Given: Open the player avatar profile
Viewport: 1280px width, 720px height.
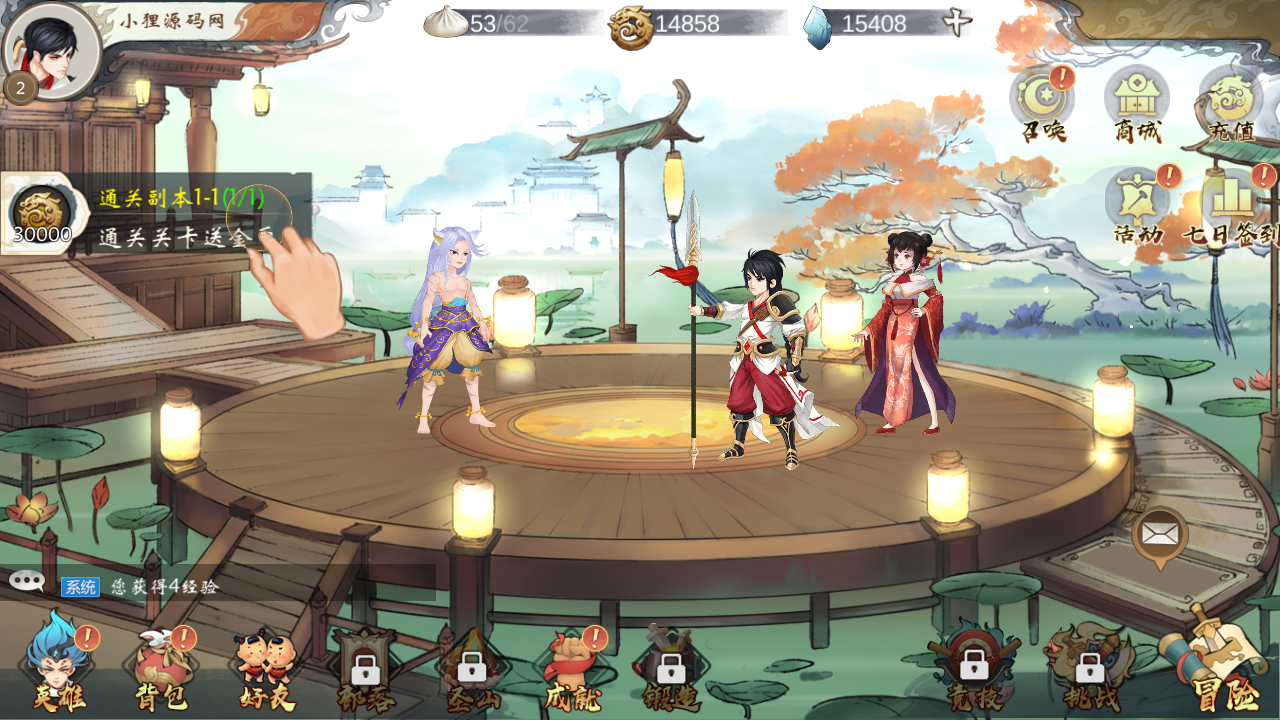Looking at the screenshot, I should click(52, 50).
